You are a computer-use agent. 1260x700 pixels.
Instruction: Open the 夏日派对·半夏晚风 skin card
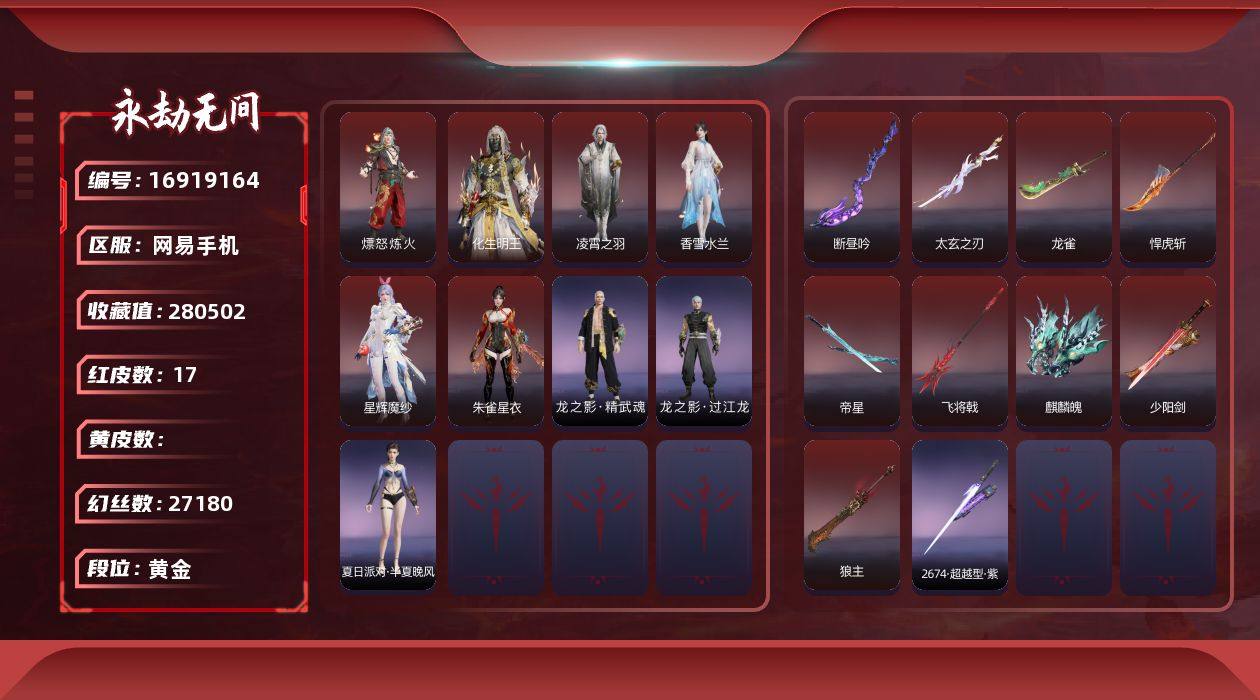388,514
